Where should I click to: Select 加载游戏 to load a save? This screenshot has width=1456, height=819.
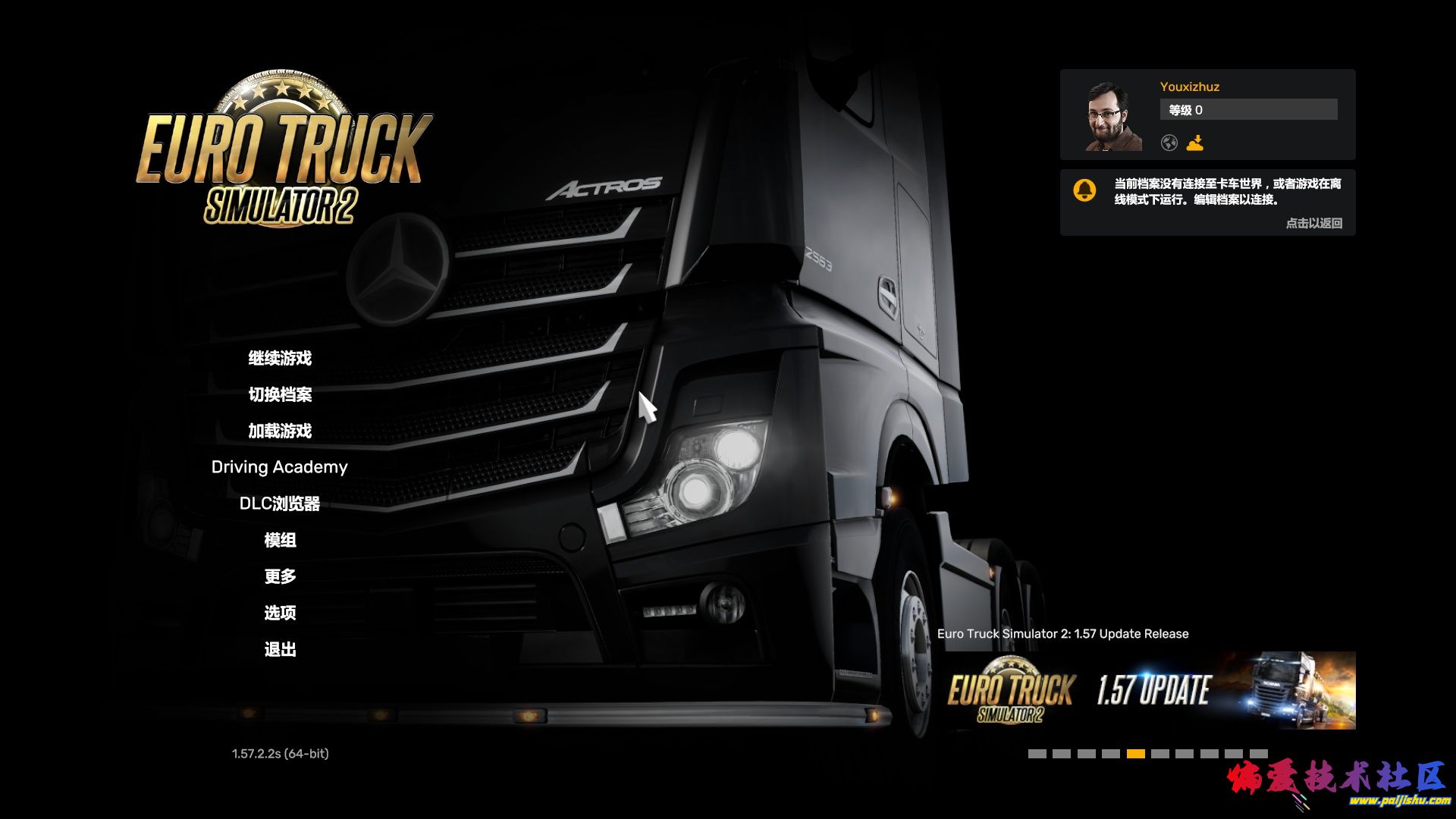point(280,431)
